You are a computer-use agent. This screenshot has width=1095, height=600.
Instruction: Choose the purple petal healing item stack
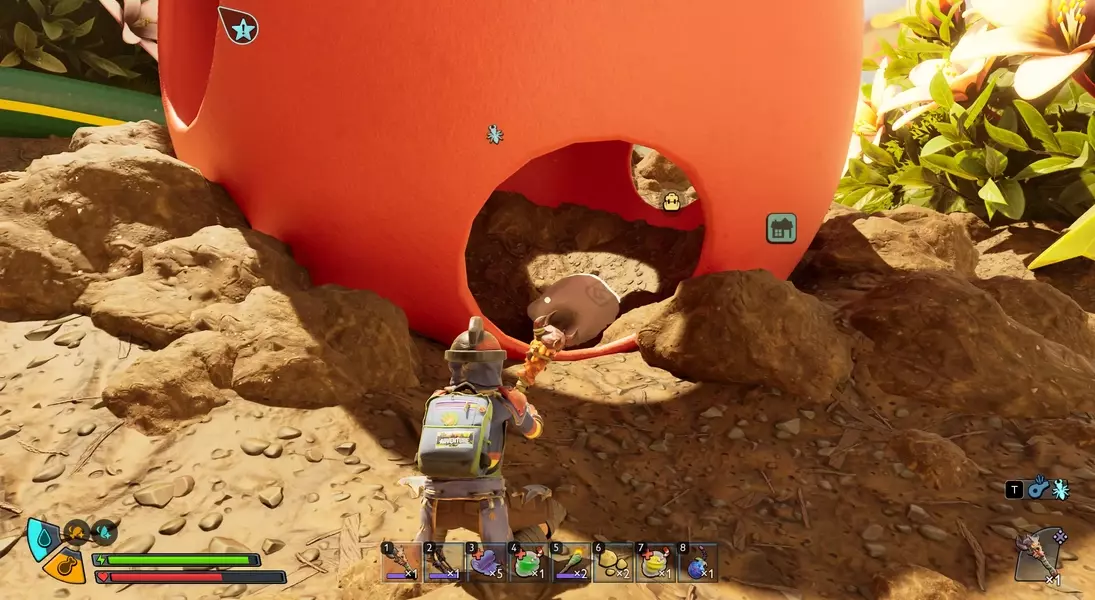pyautogui.click(x=486, y=562)
